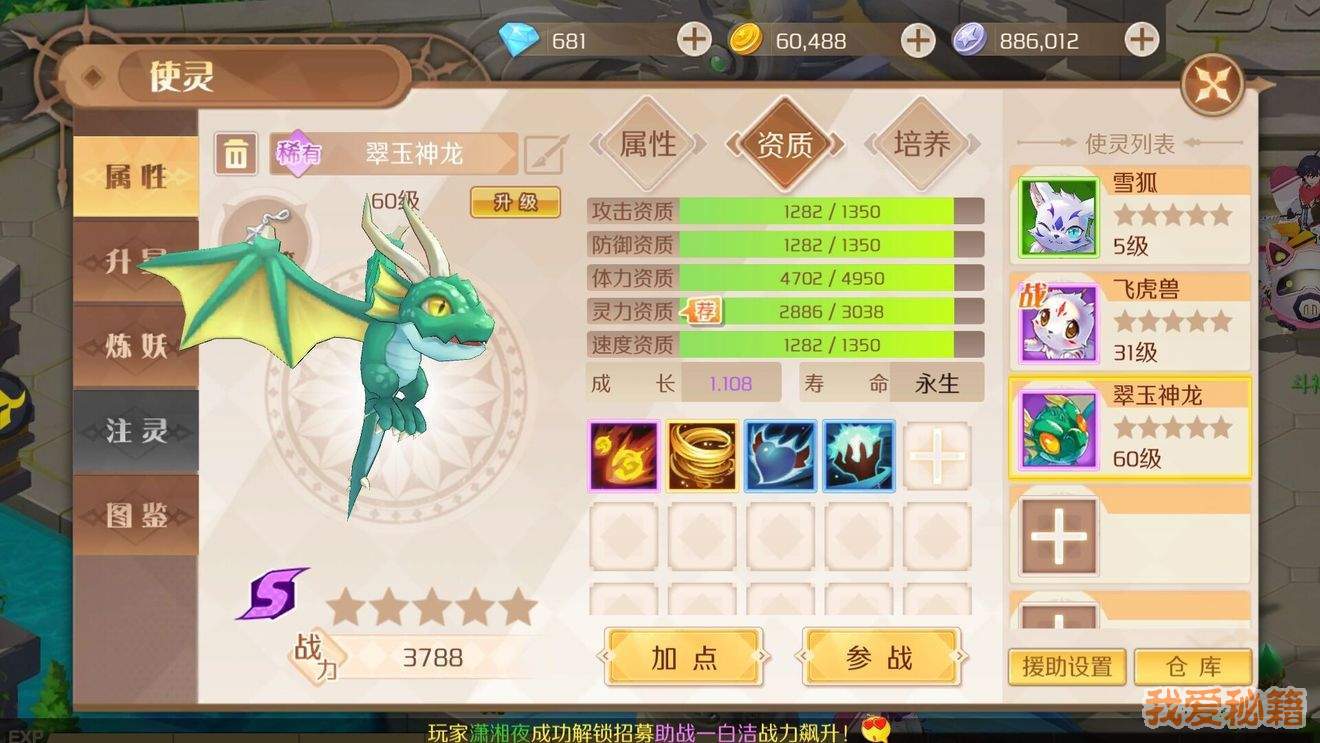Switch to the 培养 tab

point(921,144)
